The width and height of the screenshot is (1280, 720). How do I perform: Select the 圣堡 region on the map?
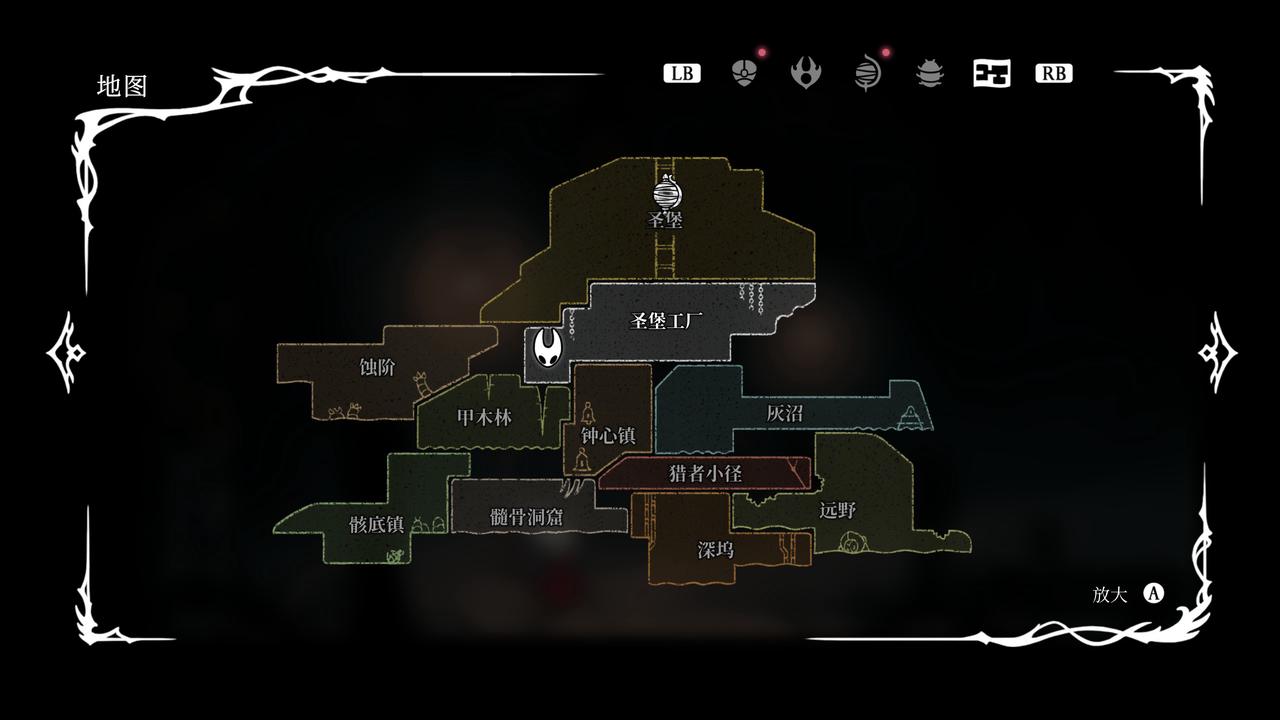click(x=667, y=219)
